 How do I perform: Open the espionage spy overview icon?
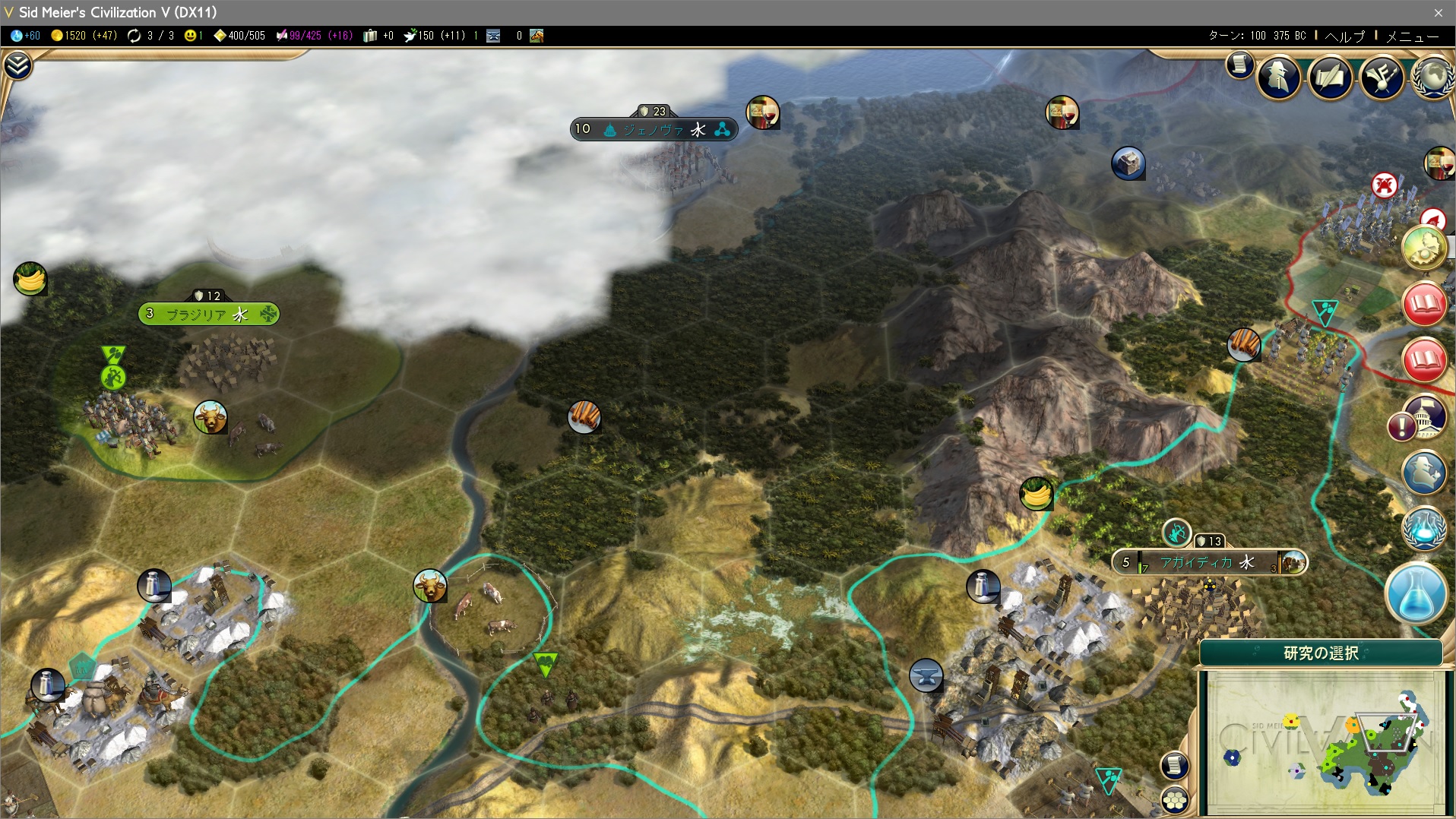(1278, 77)
